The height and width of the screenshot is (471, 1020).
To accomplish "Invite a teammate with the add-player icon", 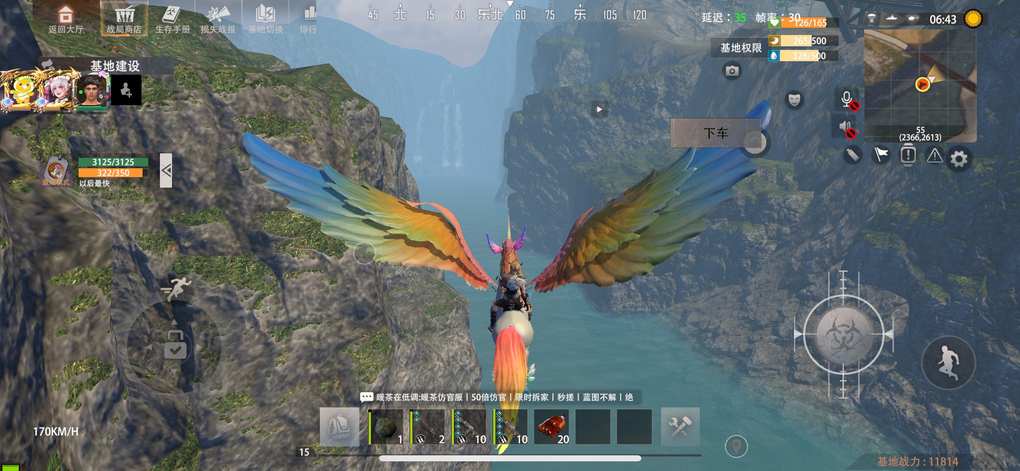I will click(x=126, y=90).
